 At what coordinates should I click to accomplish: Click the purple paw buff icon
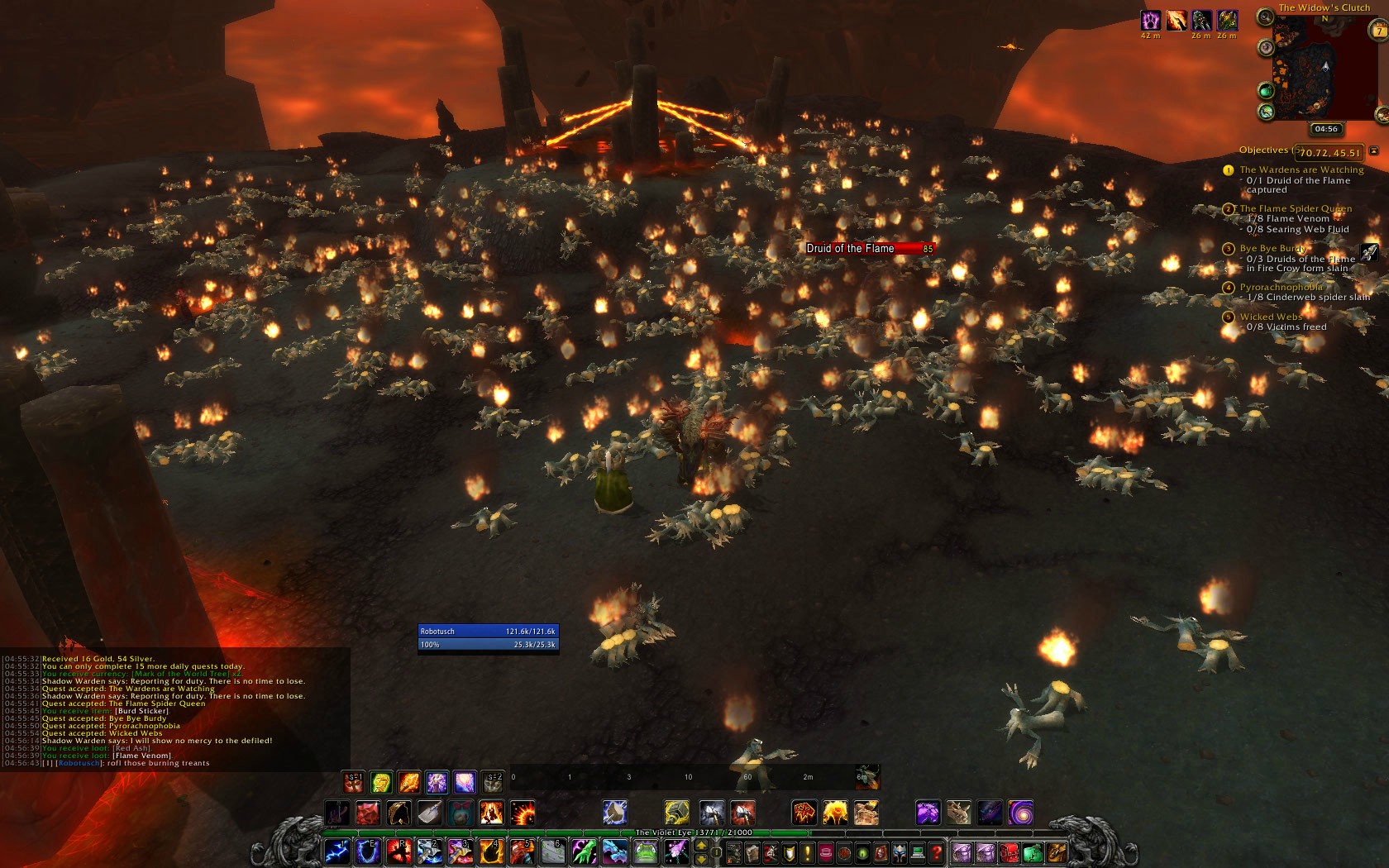tap(1151, 20)
